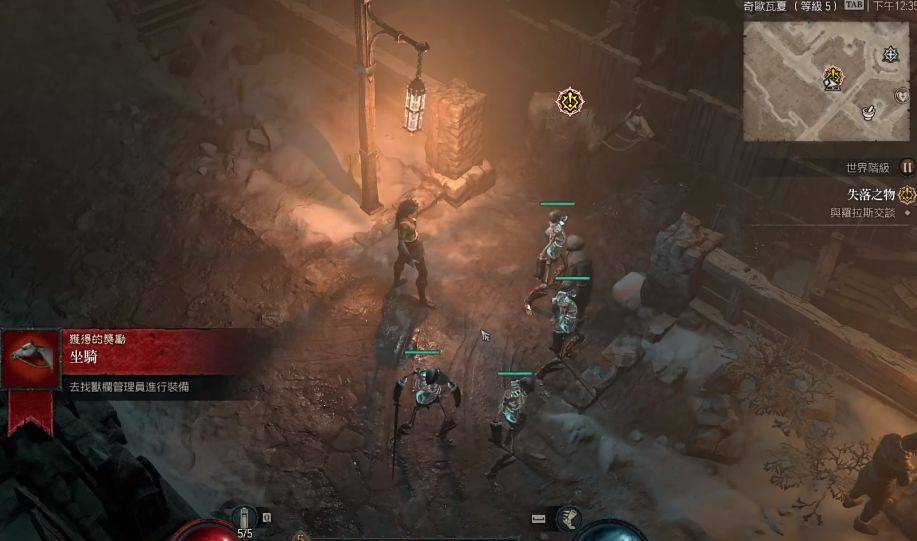The width and height of the screenshot is (917, 541).
Task: Click the blue waypoint icon on minimap
Action: point(890,55)
